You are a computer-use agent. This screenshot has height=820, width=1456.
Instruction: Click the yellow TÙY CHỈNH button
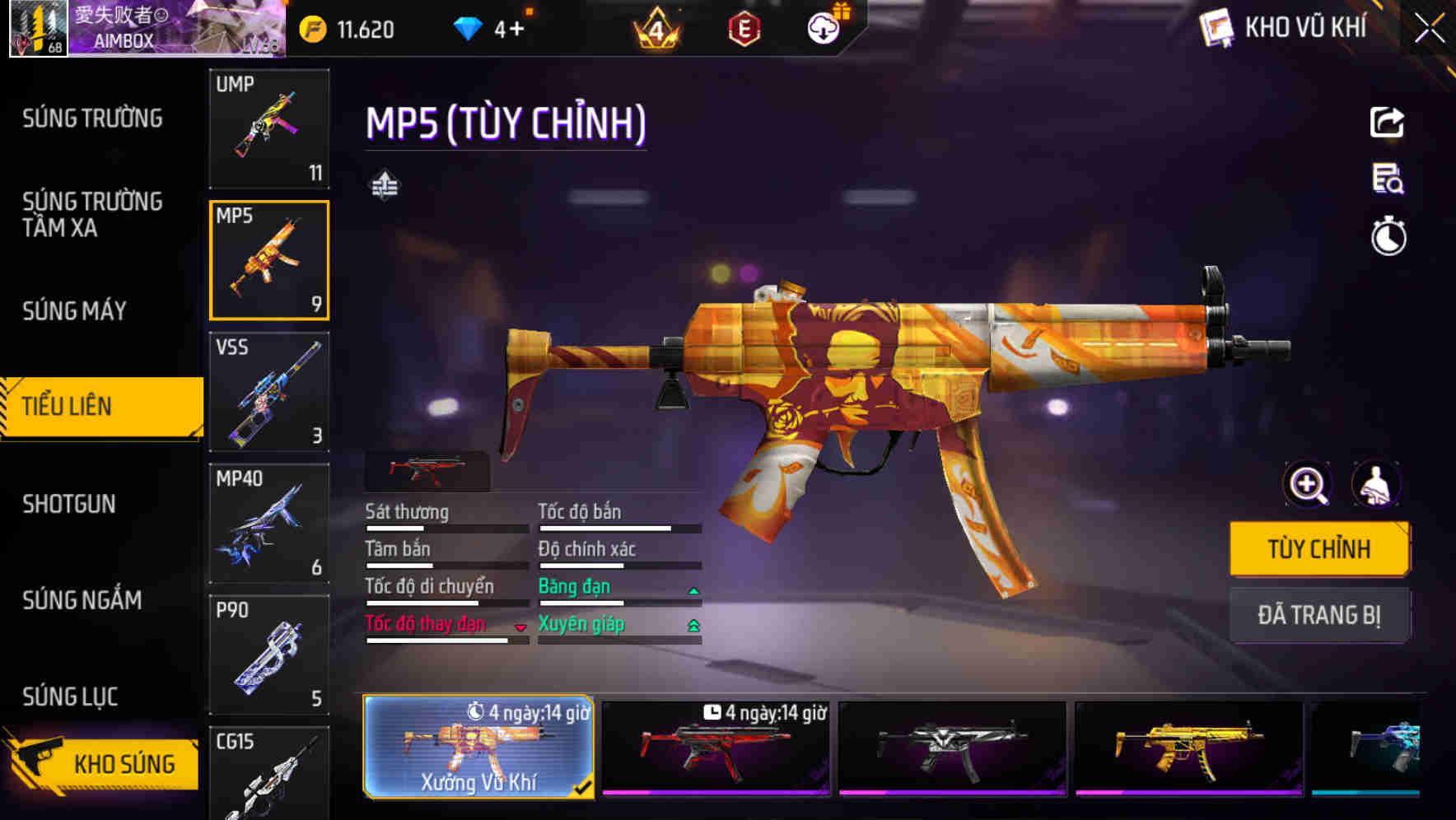tap(1318, 549)
